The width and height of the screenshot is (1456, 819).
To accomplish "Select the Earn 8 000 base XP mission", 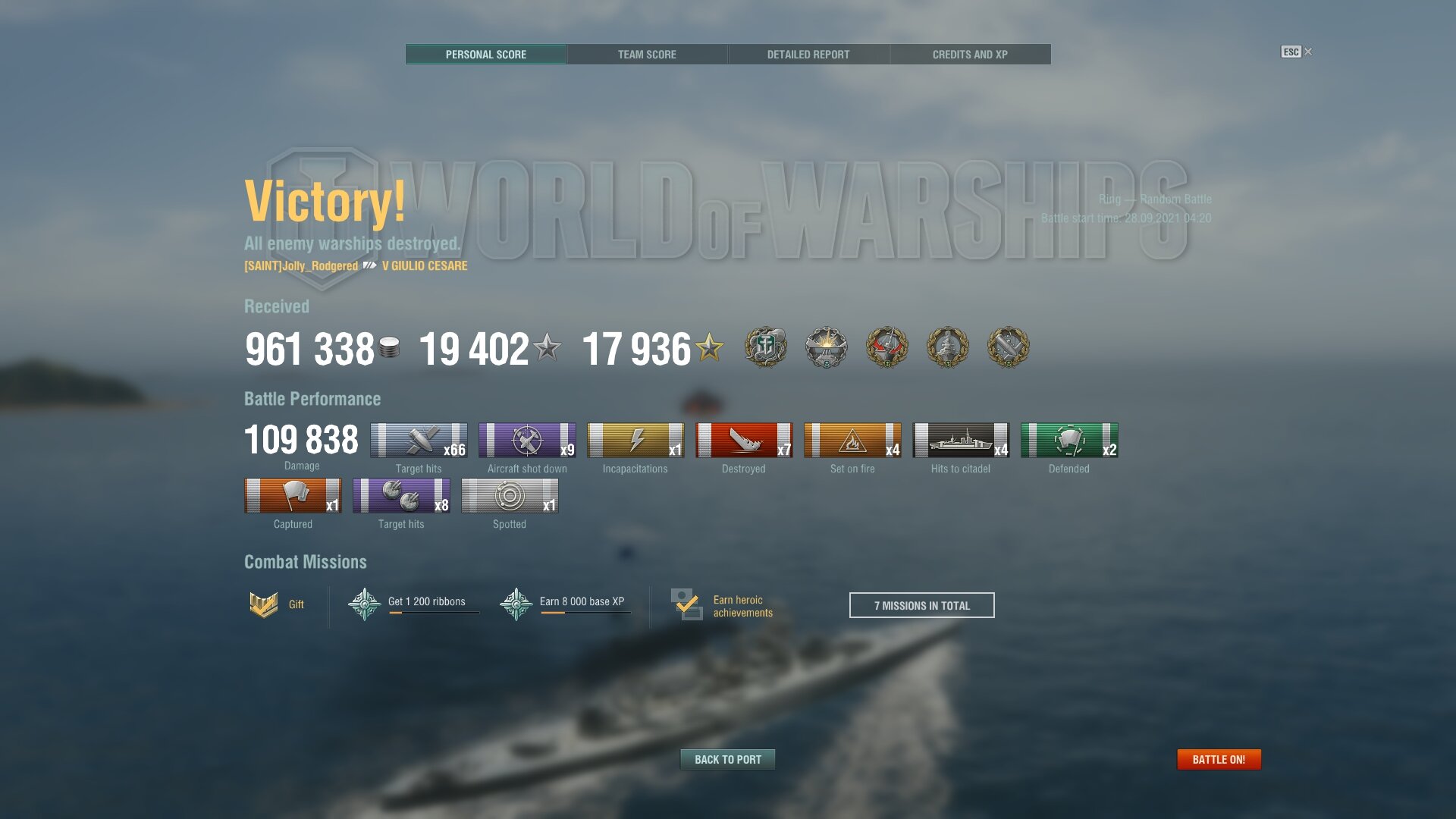I will coord(565,604).
